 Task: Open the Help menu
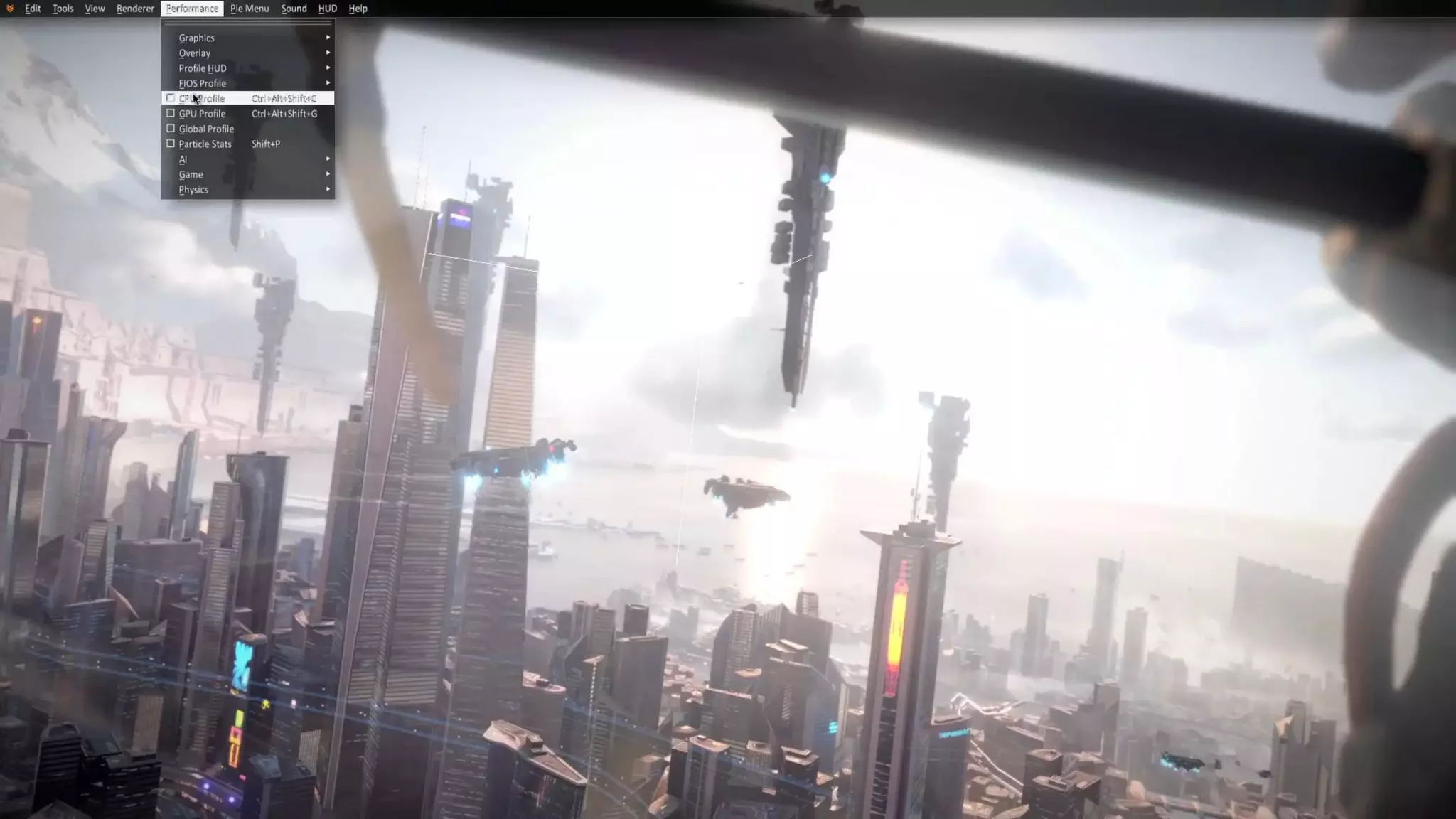358,9
